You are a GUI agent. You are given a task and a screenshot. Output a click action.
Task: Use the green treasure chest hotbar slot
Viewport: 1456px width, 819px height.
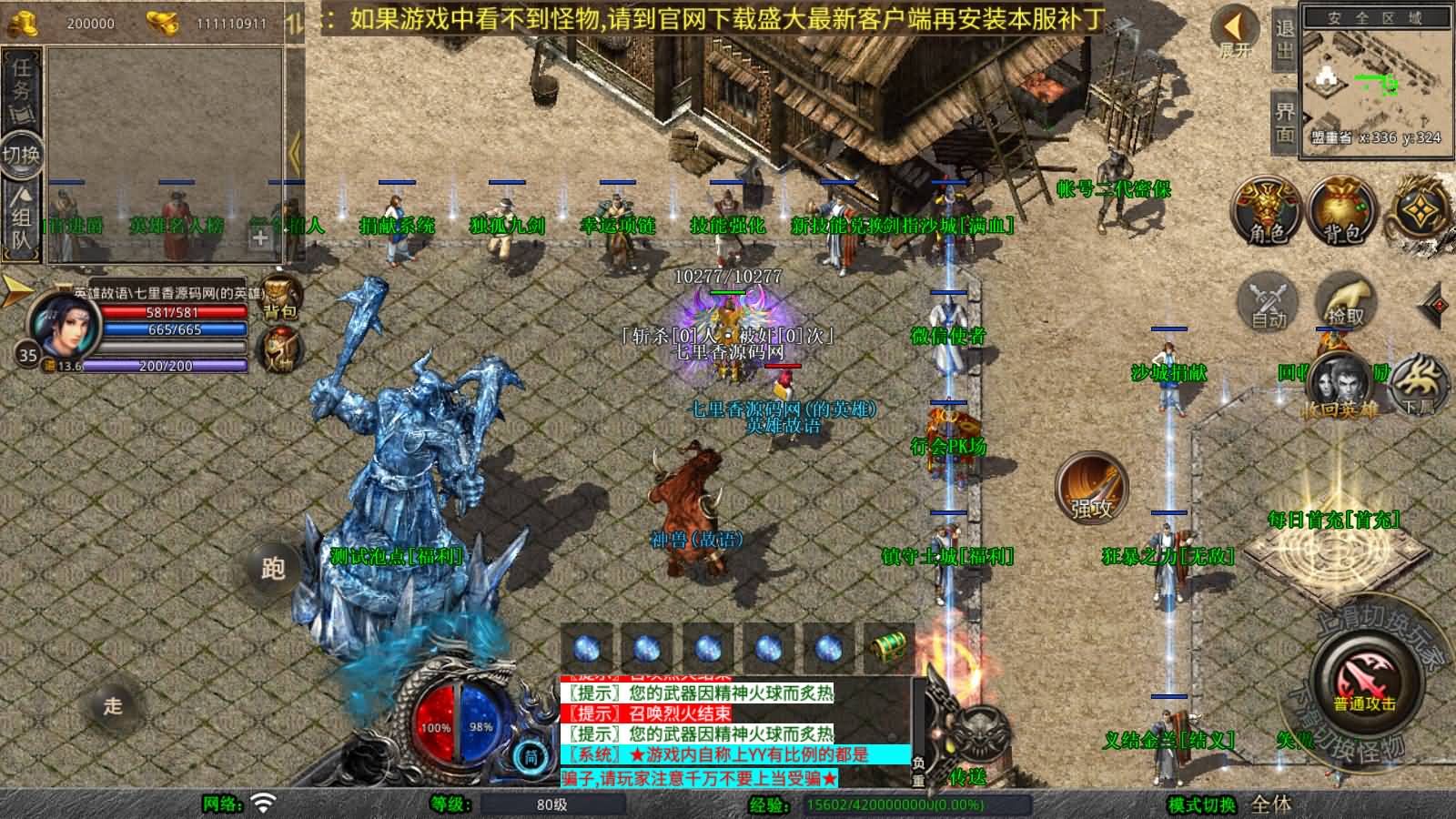pyautogui.click(x=888, y=648)
